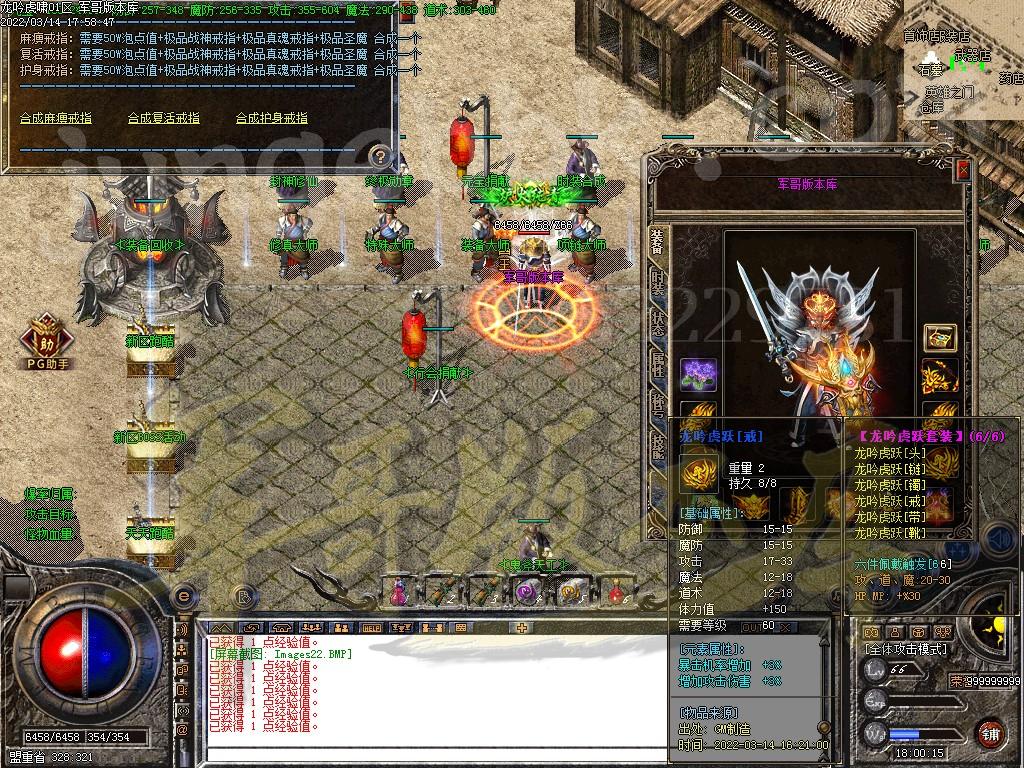This screenshot has height=768, width=1024.
Task: Select the 属性 tab
Action: pos(657,364)
